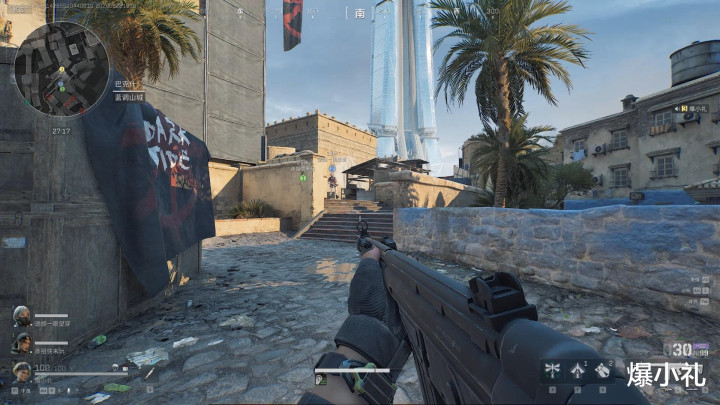Select the small item icon above the stamina bar
This screenshot has height=405, width=720.
[321, 379]
